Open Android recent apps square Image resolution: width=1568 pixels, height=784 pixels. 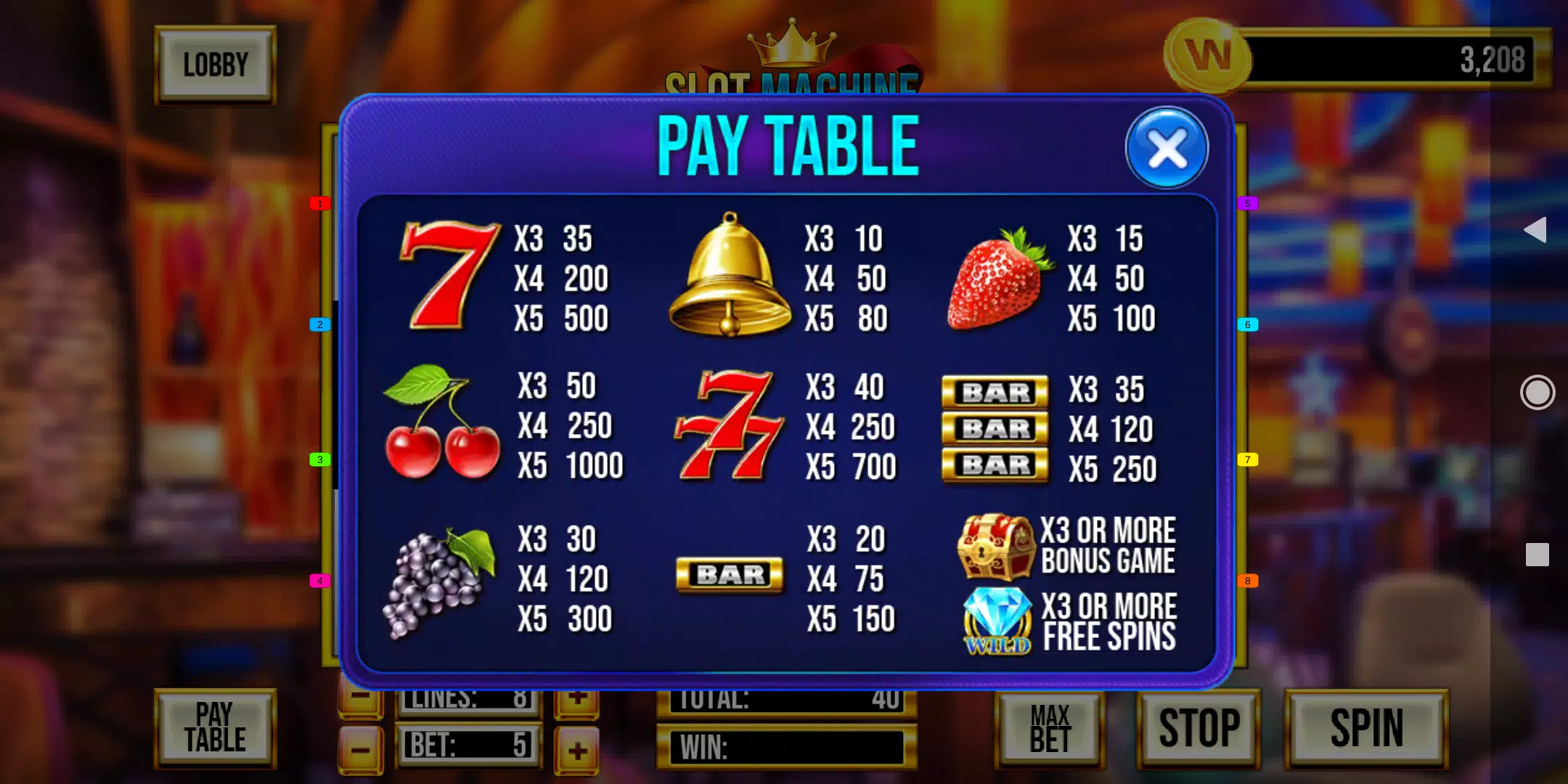[1537, 555]
